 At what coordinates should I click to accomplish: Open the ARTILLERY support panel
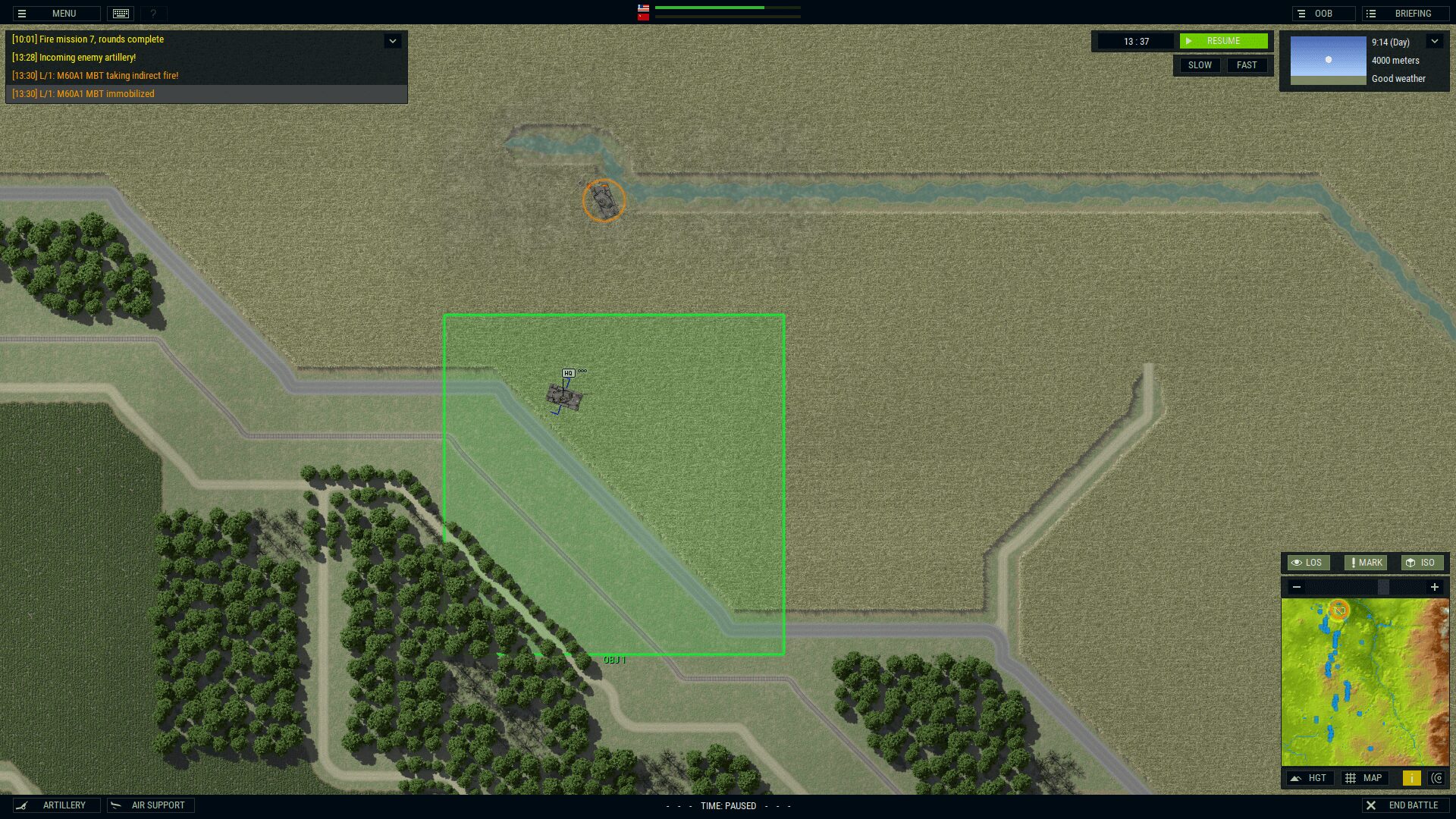[x=56, y=805]
